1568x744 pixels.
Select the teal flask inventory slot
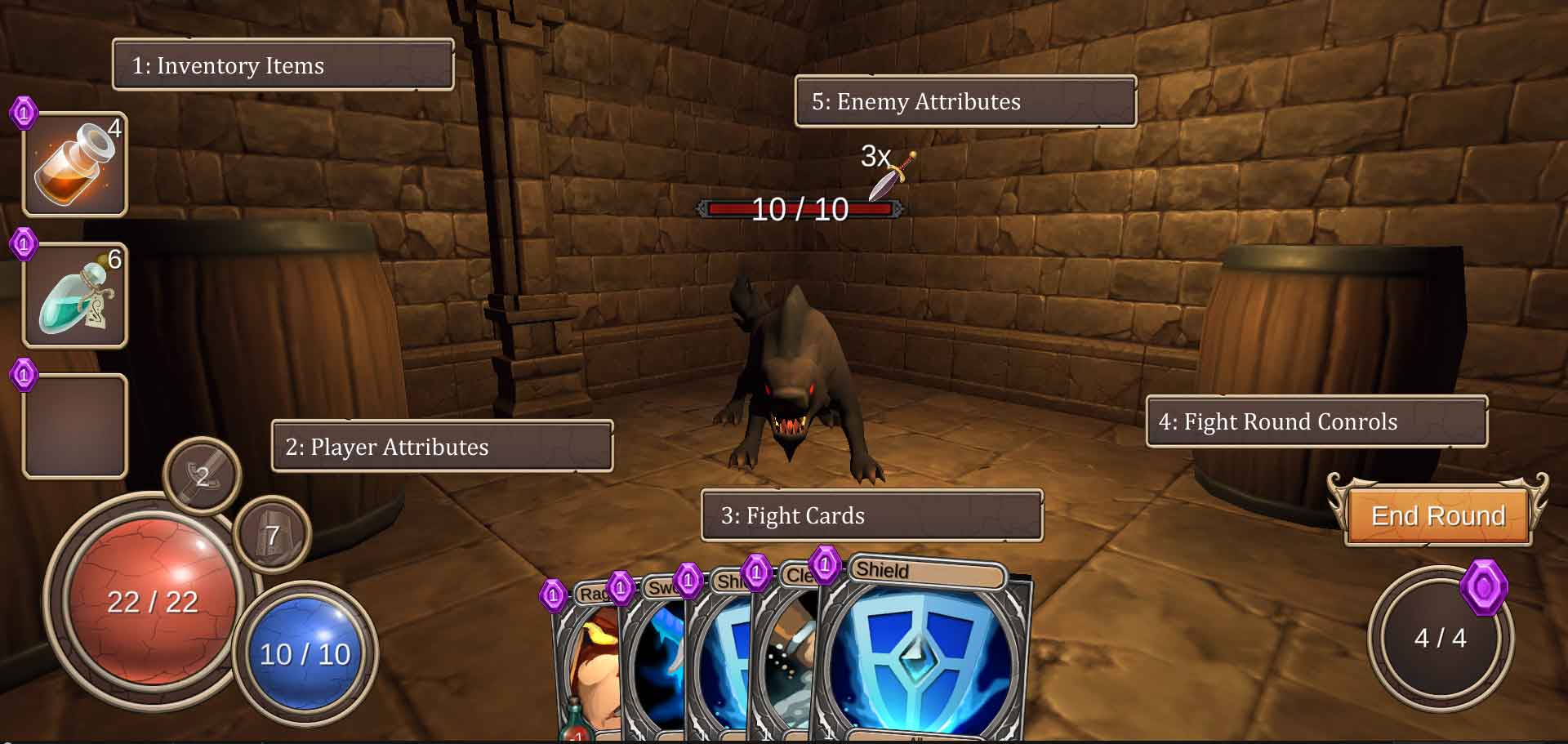pyautogui.click(x=74, y=296)
